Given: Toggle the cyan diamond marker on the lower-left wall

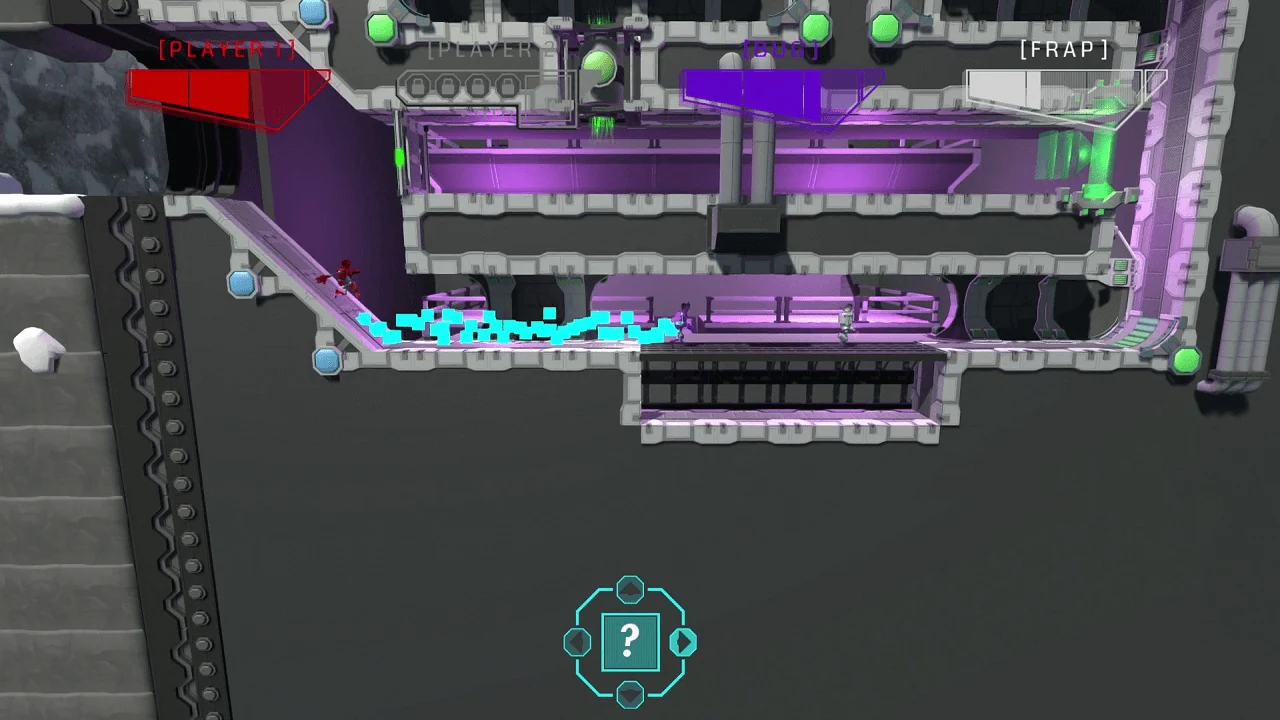Looking at the screenshot, I should pos(328,362).
